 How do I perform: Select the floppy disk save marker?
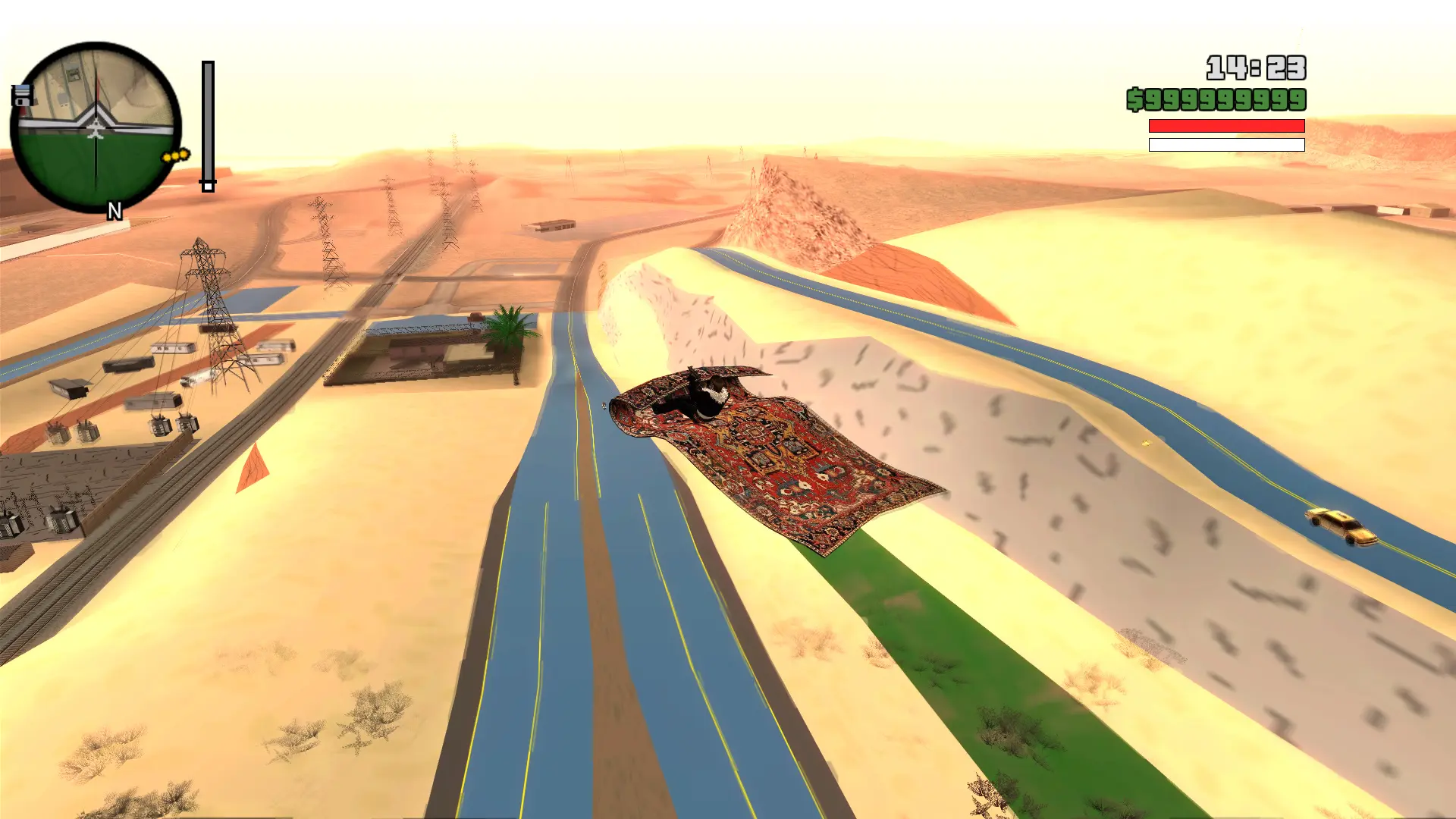[21, 96]
